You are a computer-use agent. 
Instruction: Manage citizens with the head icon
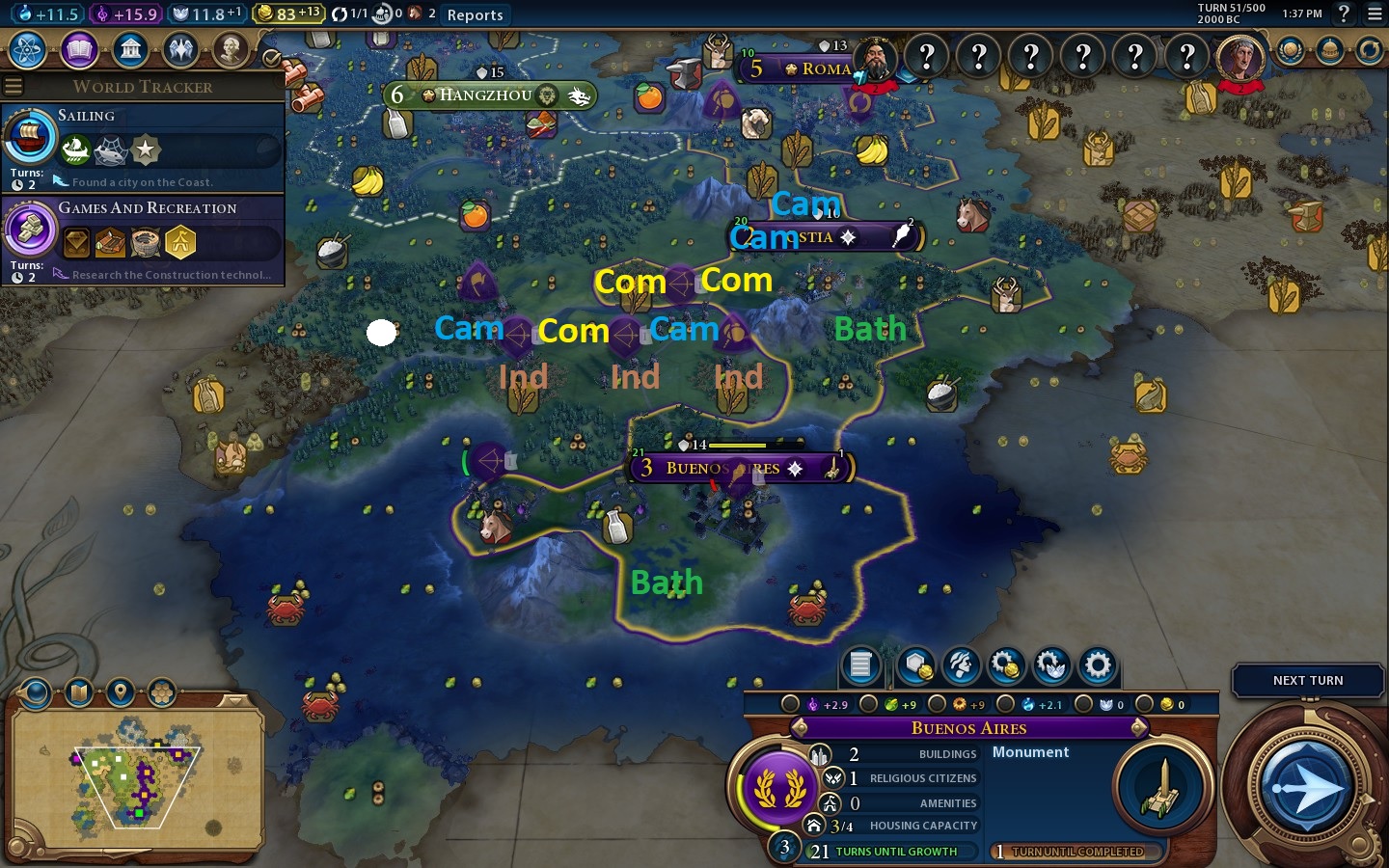point(961,665)
